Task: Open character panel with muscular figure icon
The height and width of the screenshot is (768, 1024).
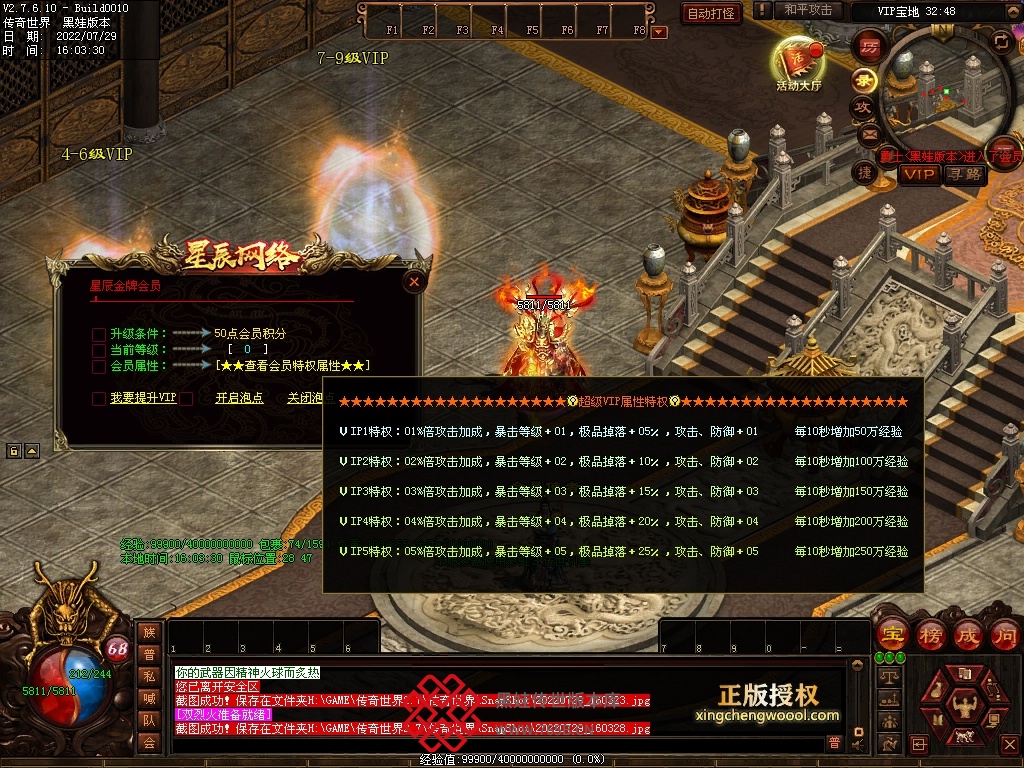Action: click(x=964, y=708)
